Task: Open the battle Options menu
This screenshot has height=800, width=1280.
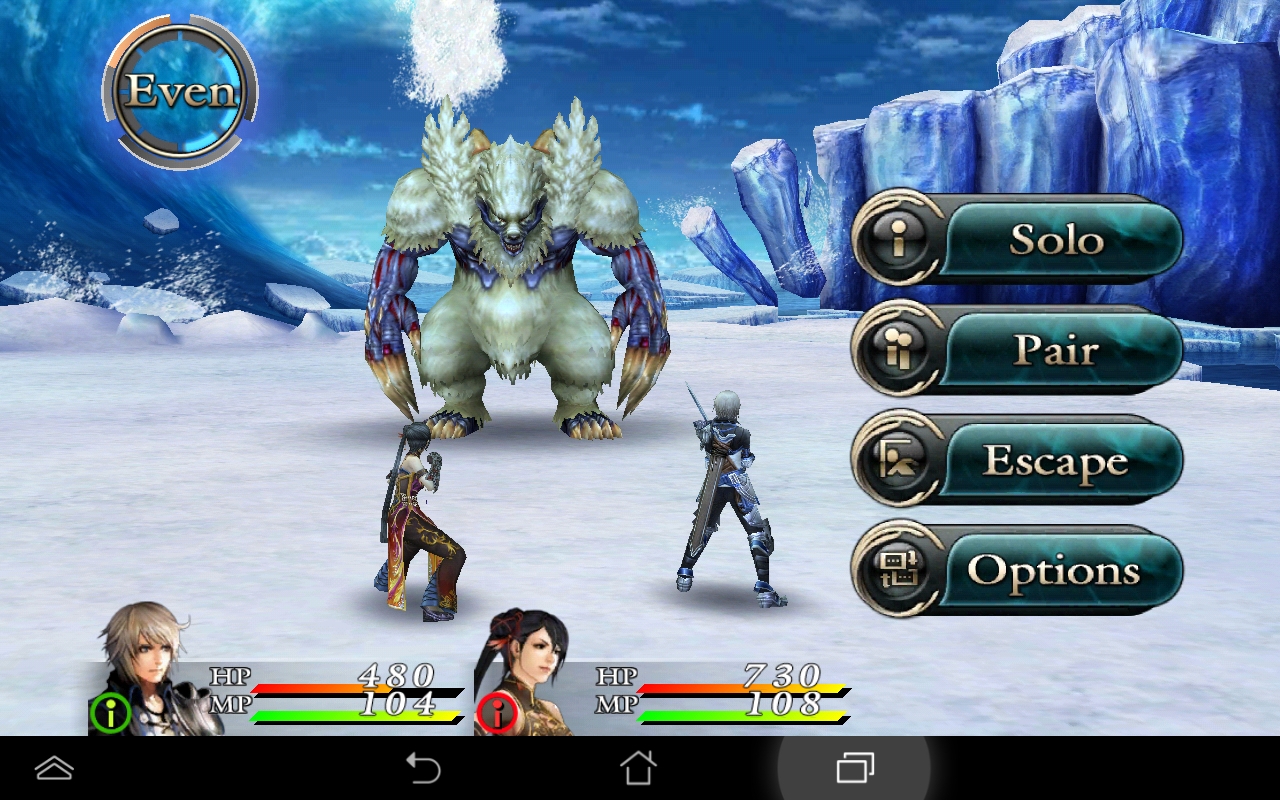Action: [1018, 571]
